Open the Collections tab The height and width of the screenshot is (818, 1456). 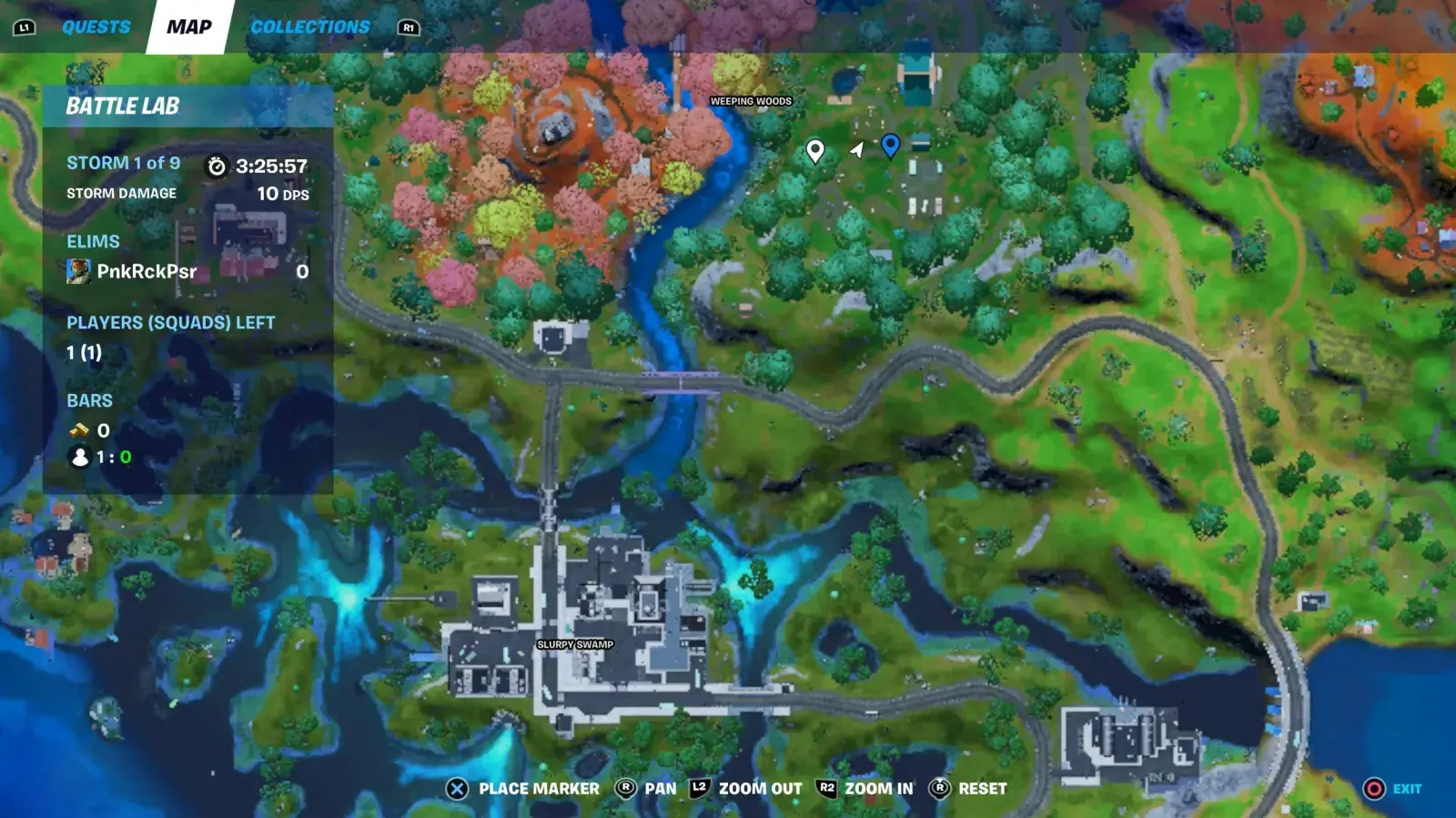click(309, 27)
